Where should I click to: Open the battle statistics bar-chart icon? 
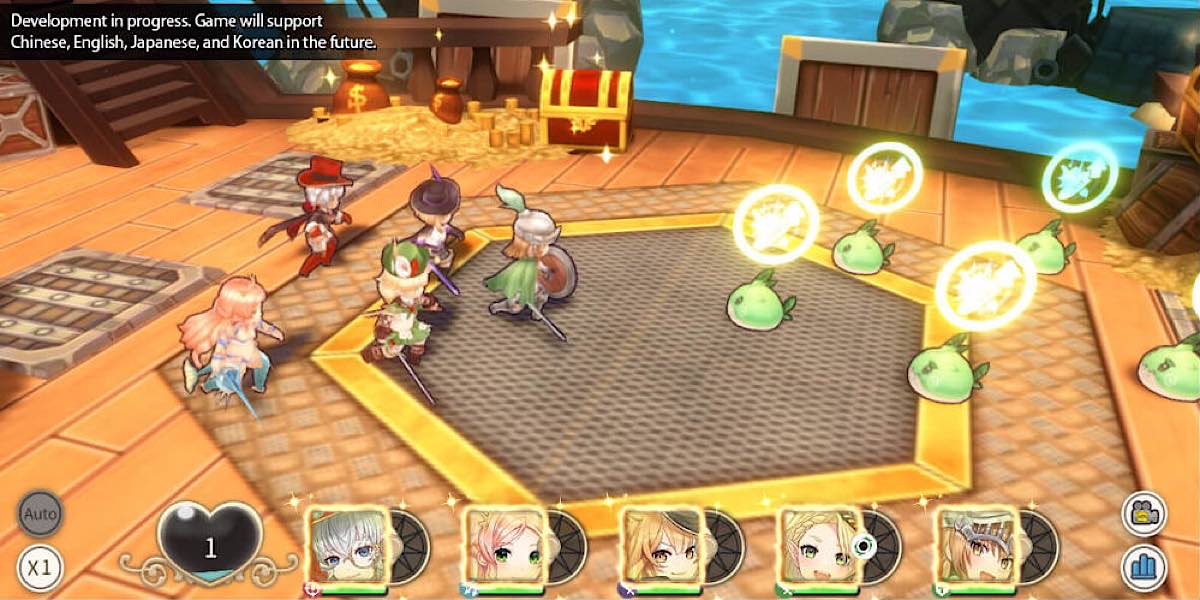point(1144,568)
